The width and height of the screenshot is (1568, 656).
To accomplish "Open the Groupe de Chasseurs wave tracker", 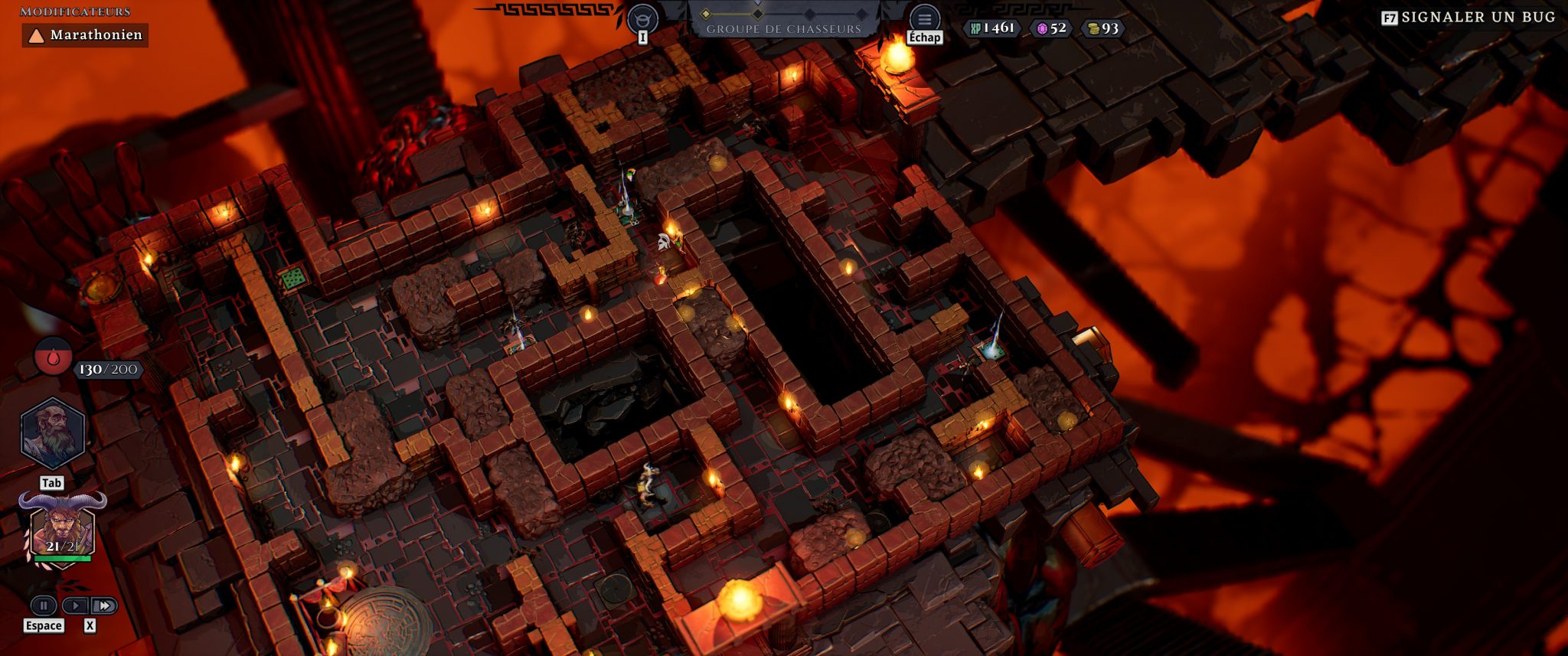I will [x=783, y=20].
